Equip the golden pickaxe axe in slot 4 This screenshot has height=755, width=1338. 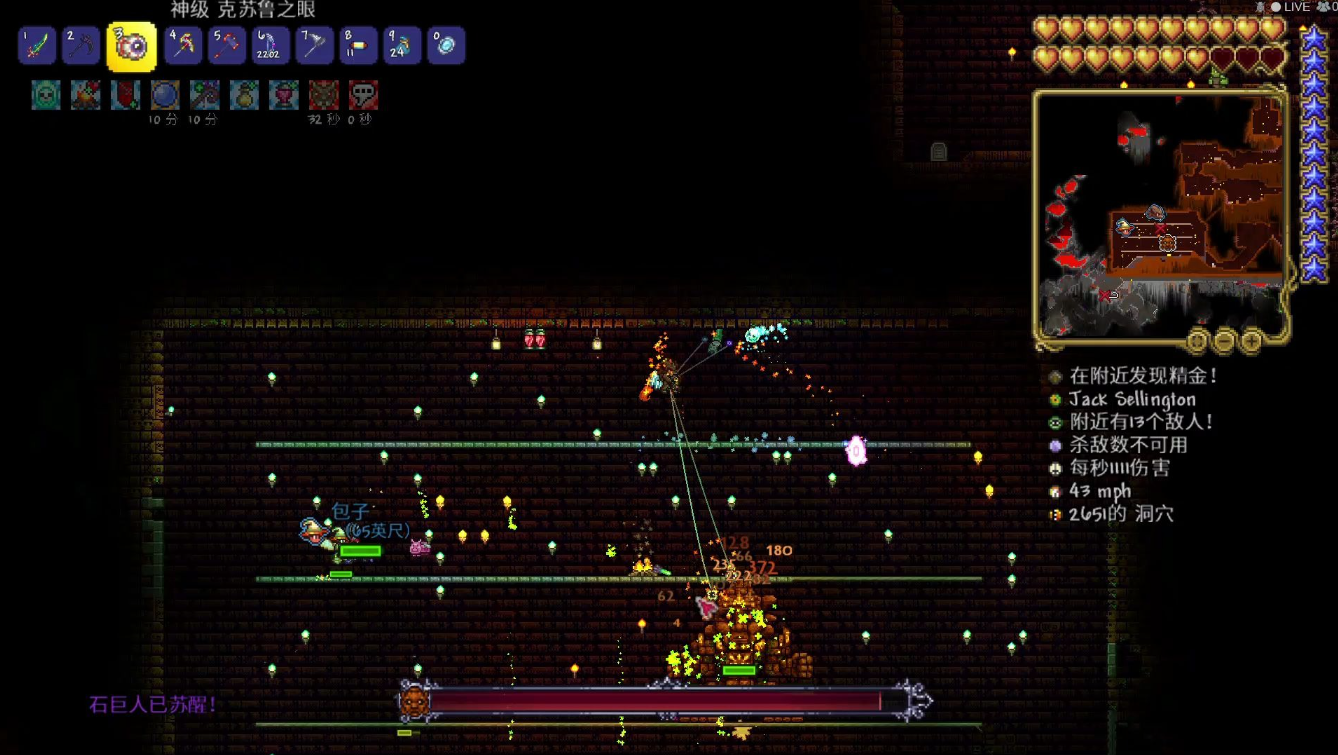(x=183, y=46)
